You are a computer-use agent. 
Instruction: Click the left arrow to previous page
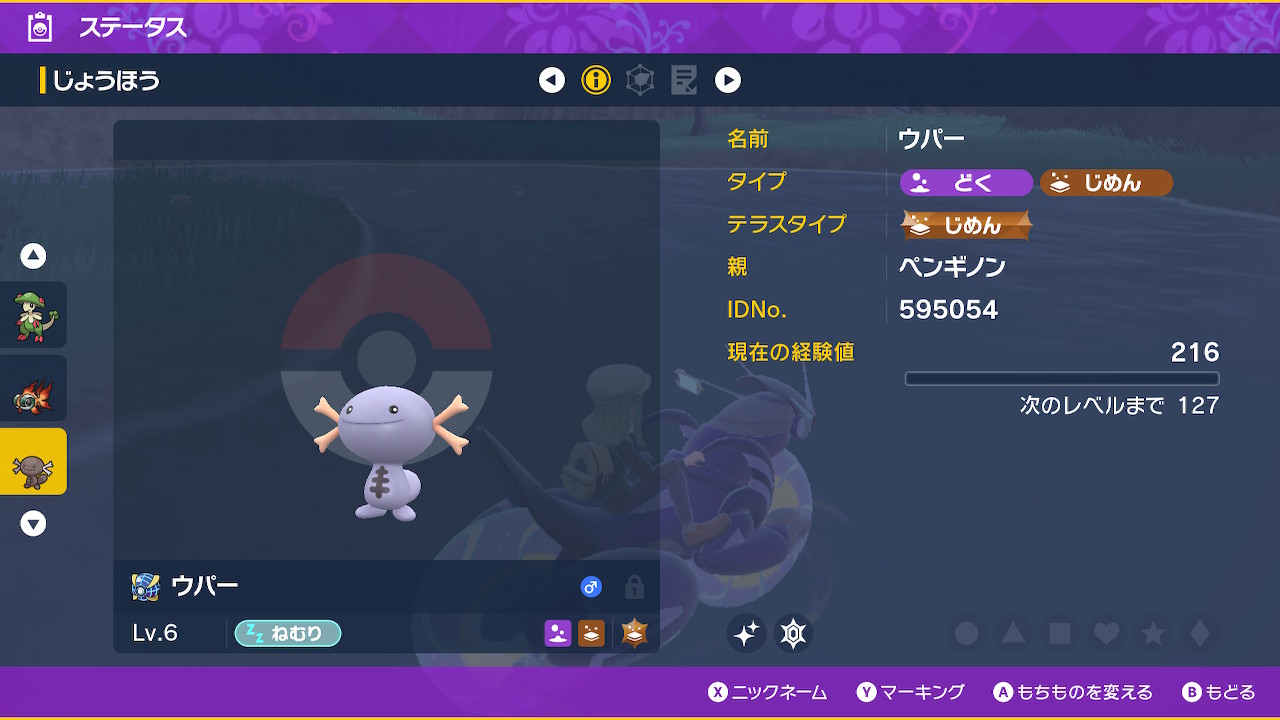pos(552,80)
